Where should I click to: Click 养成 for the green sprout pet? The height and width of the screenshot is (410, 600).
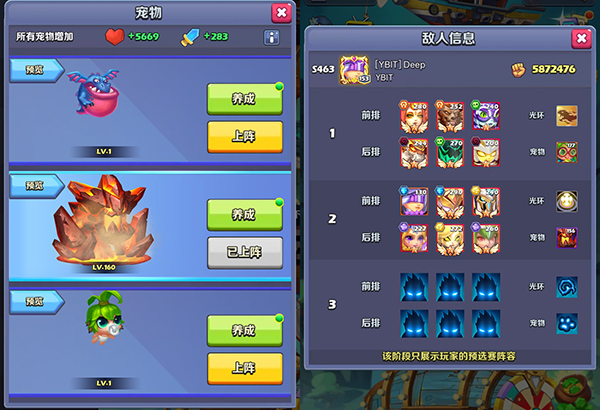[x=244, y=330]
